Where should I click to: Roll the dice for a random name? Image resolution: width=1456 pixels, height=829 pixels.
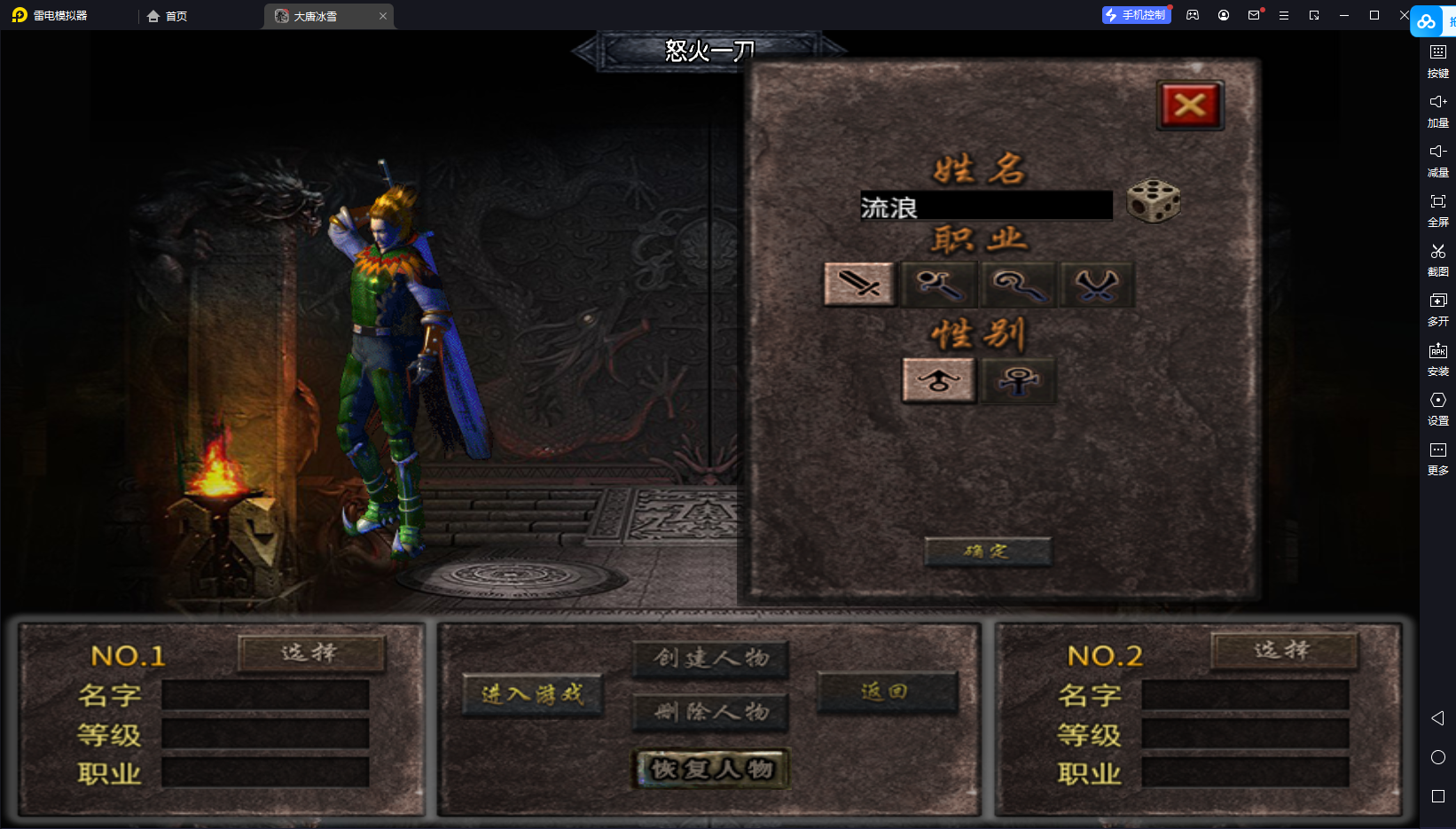click(1153, 201)
